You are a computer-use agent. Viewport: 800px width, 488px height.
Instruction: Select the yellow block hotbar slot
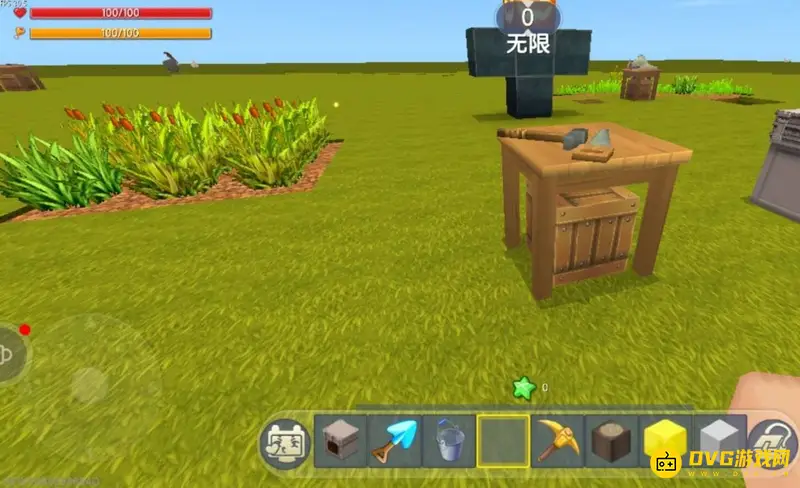pos(664,442)
